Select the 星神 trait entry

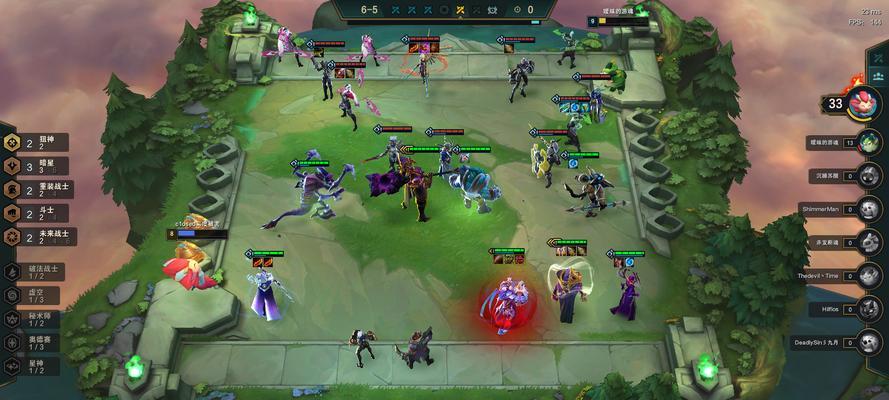tap(30, 366)
